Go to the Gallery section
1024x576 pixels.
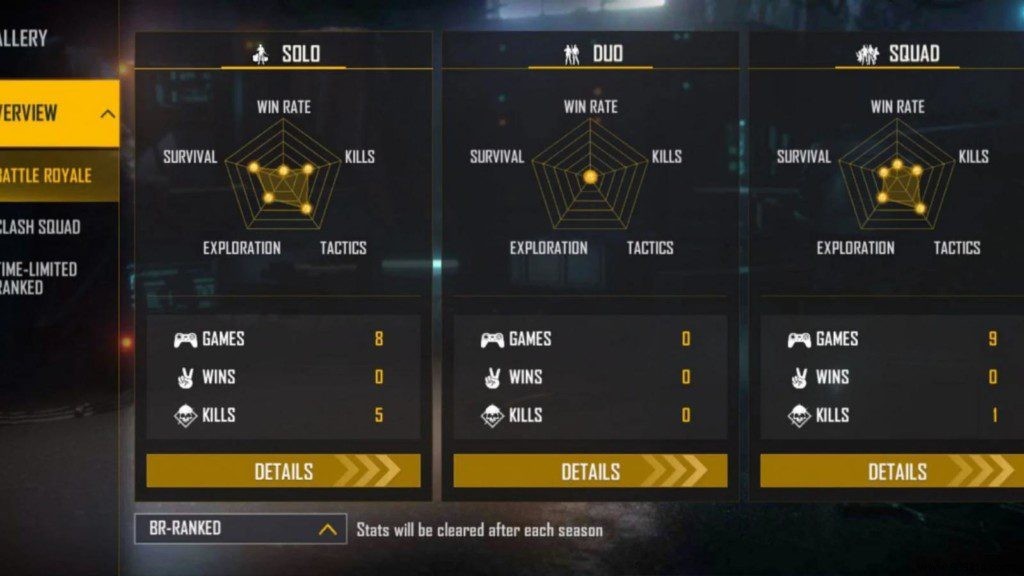point(25,39)
